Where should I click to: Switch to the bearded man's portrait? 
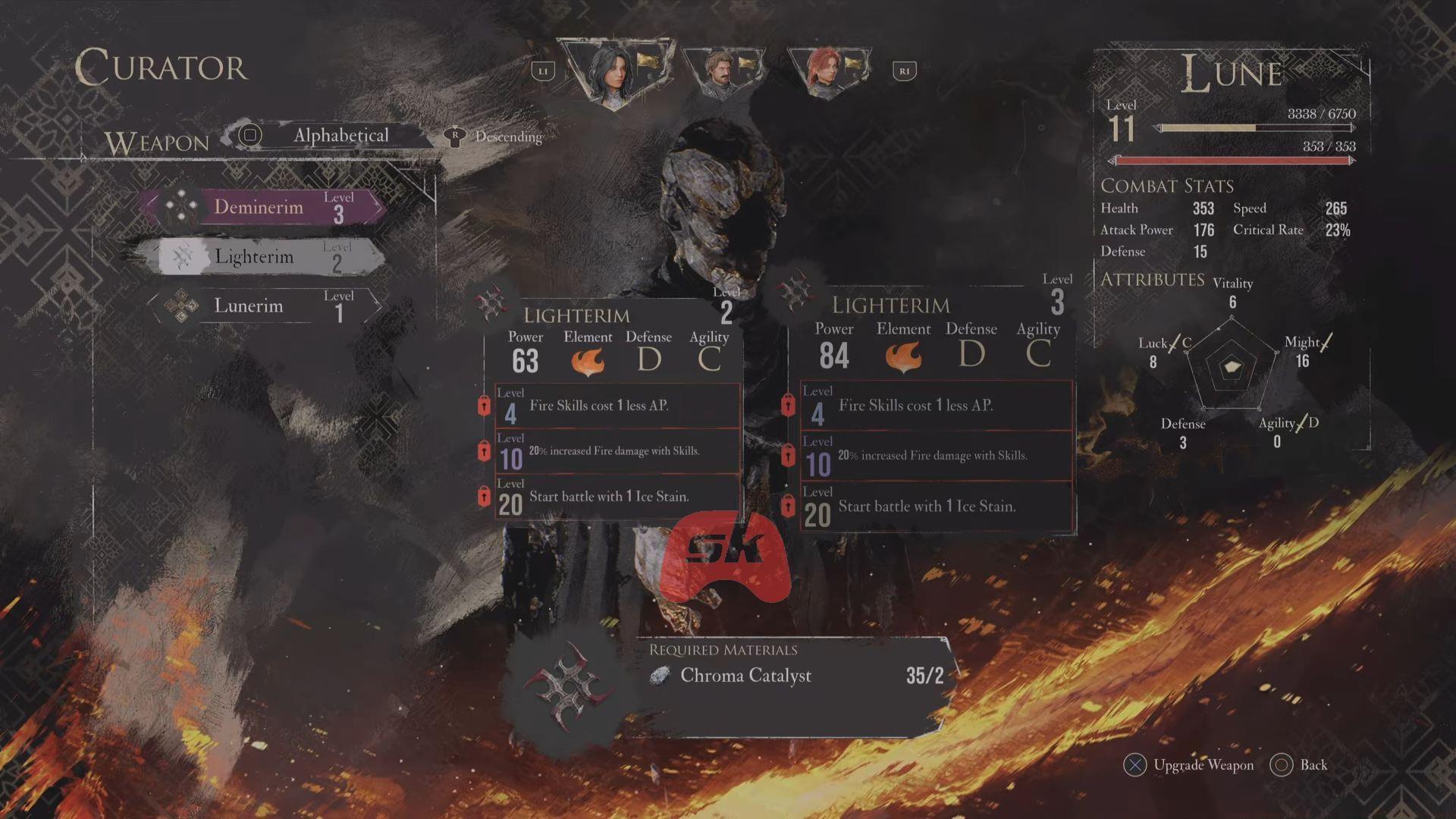[x=721, y=74]
